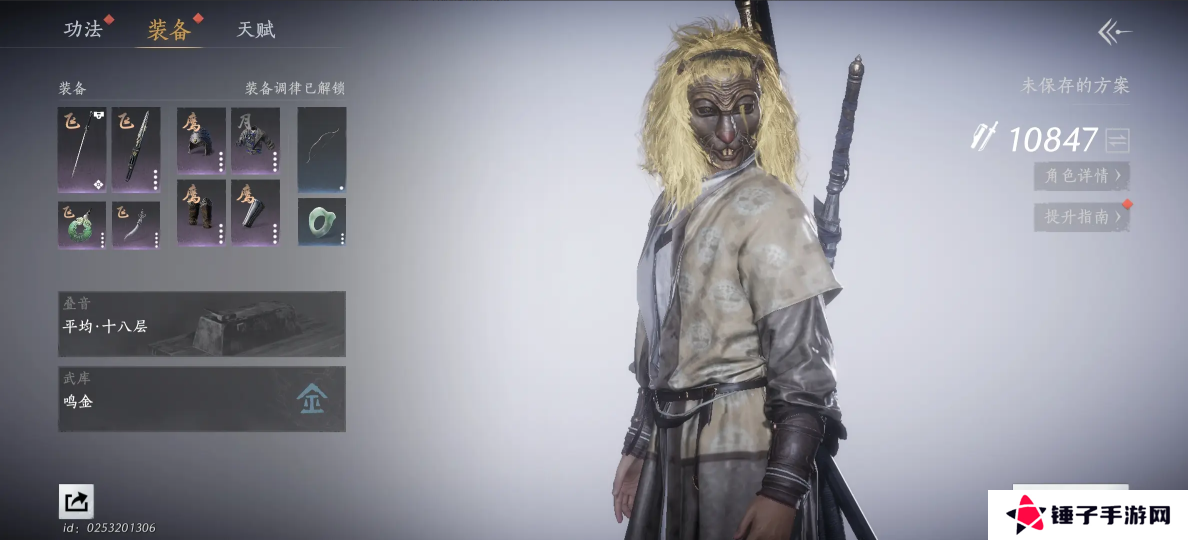Open the 武库 鸣金 panel
The image size is (1188, 540).
coord(202,399)
